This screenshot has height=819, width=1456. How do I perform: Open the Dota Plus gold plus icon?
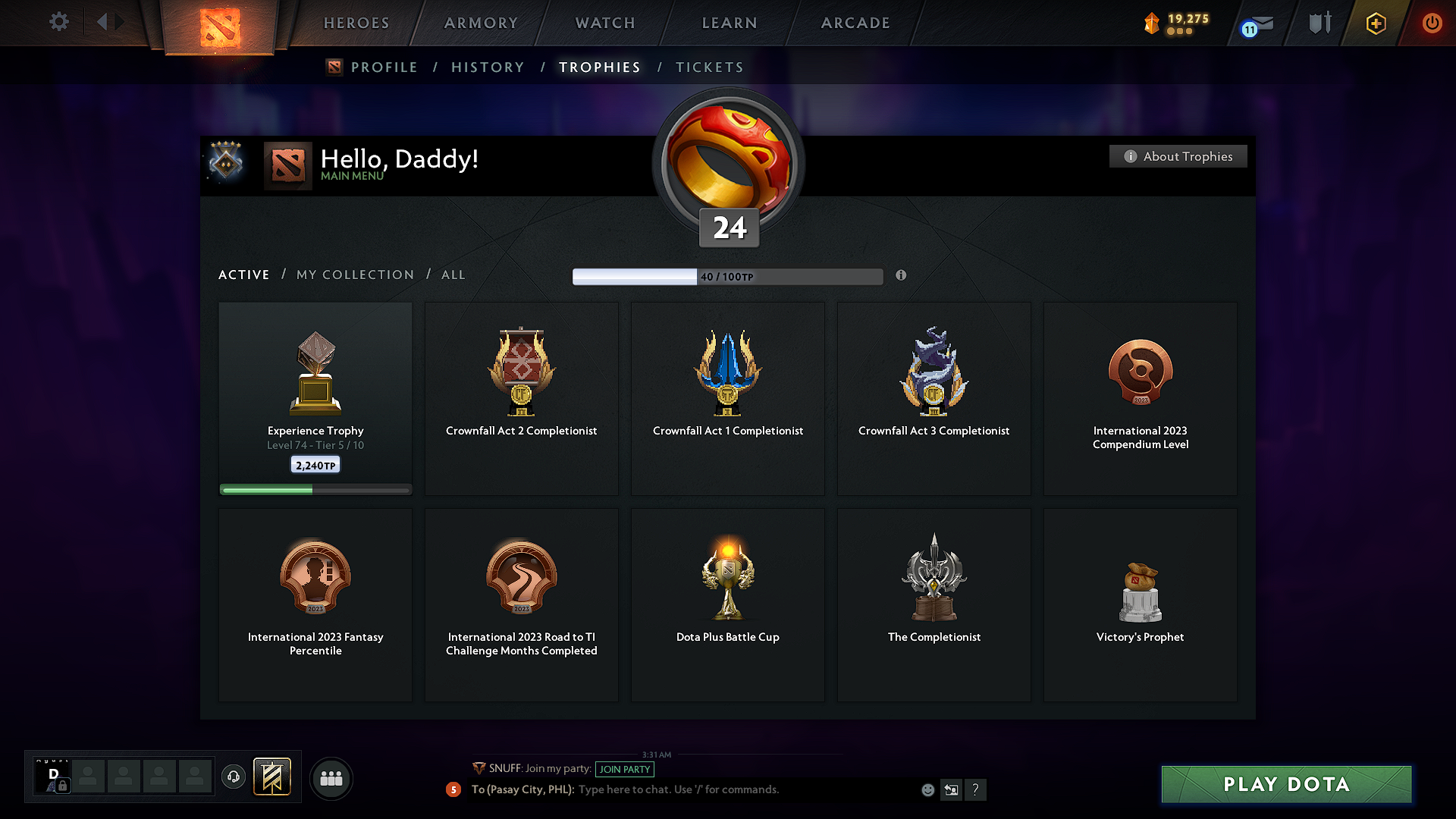[x=1375, y=23]
